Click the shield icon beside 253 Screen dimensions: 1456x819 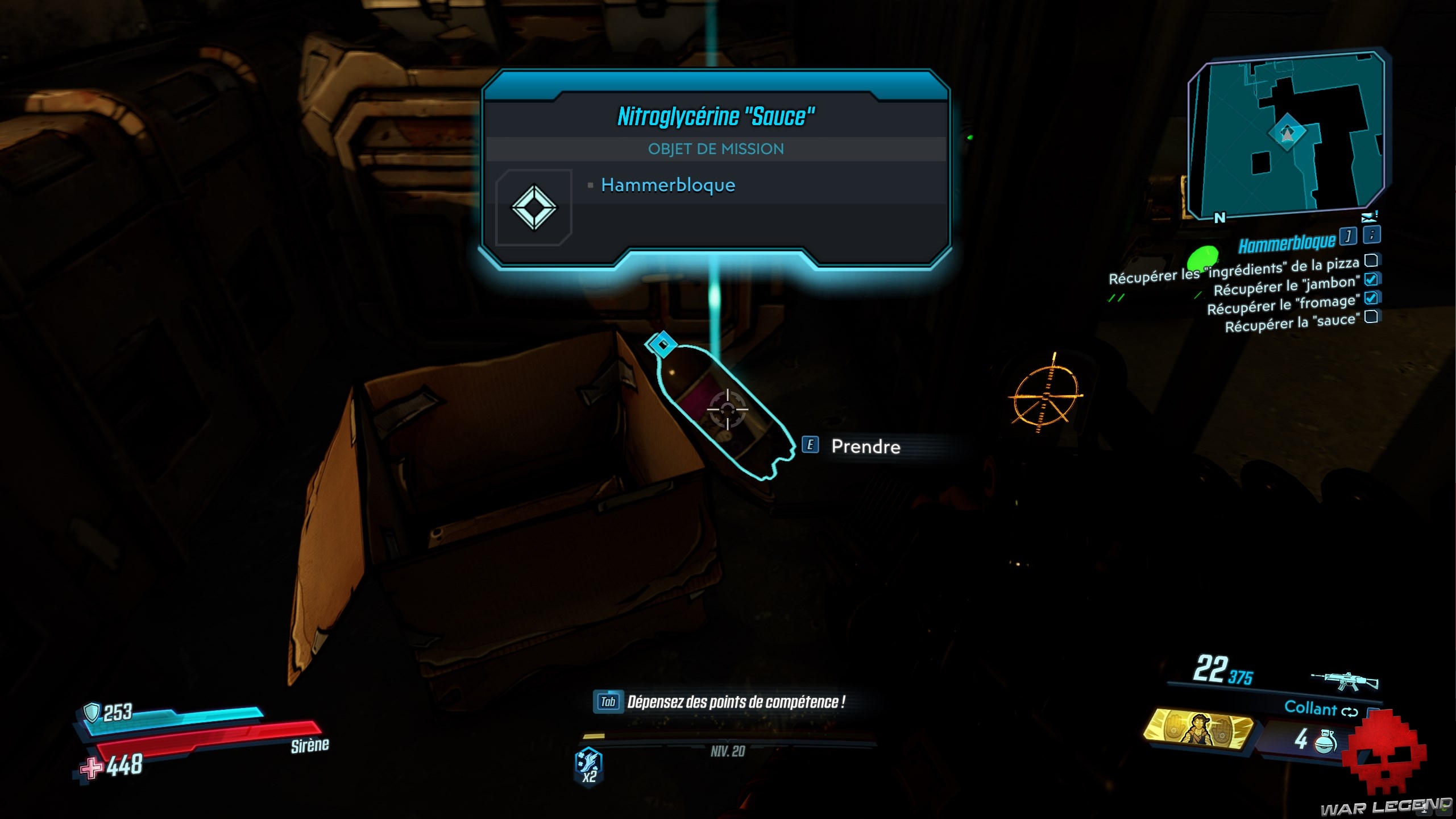tap(91, 712)
